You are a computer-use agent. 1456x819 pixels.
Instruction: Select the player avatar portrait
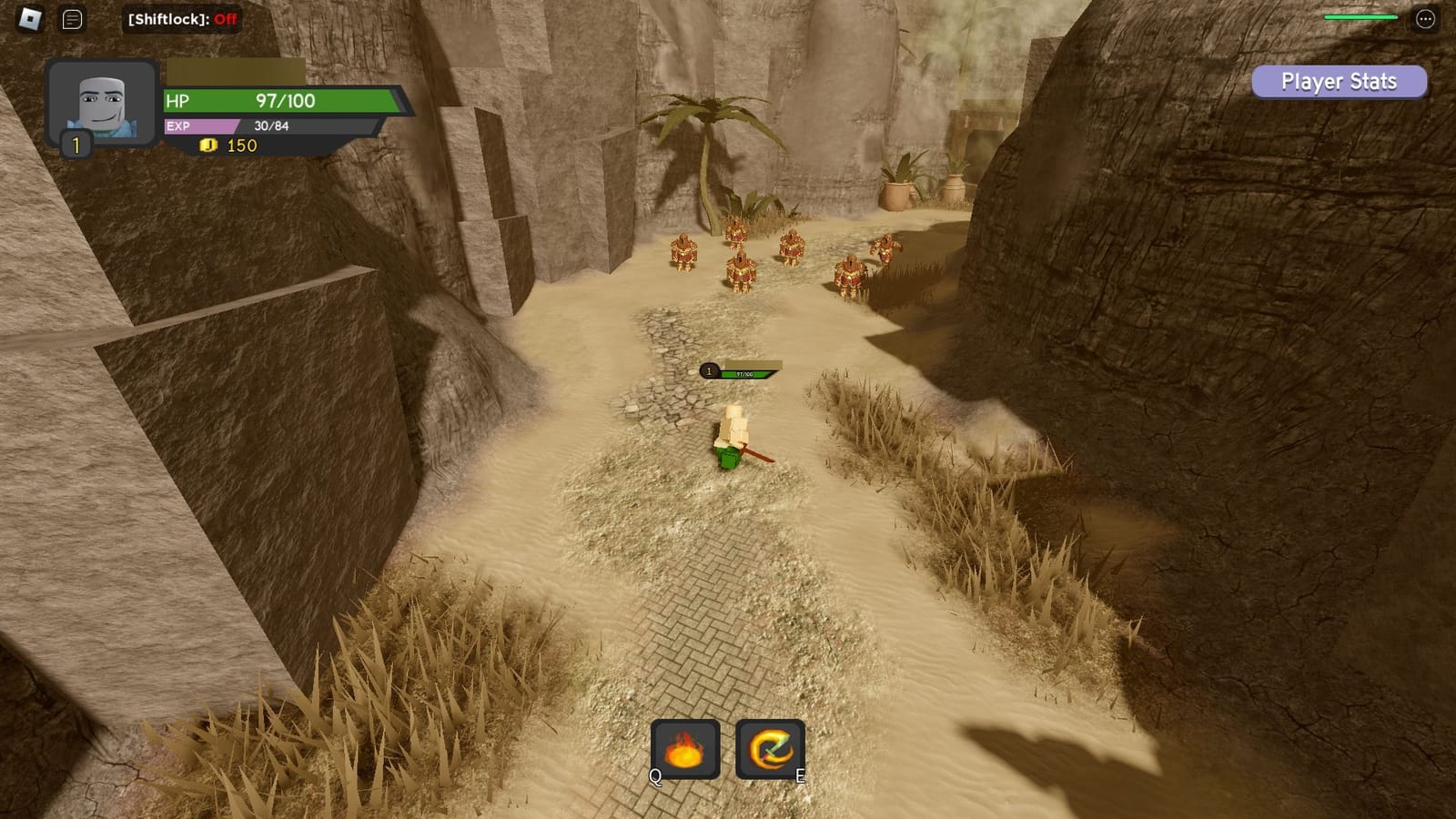point(103,103)
